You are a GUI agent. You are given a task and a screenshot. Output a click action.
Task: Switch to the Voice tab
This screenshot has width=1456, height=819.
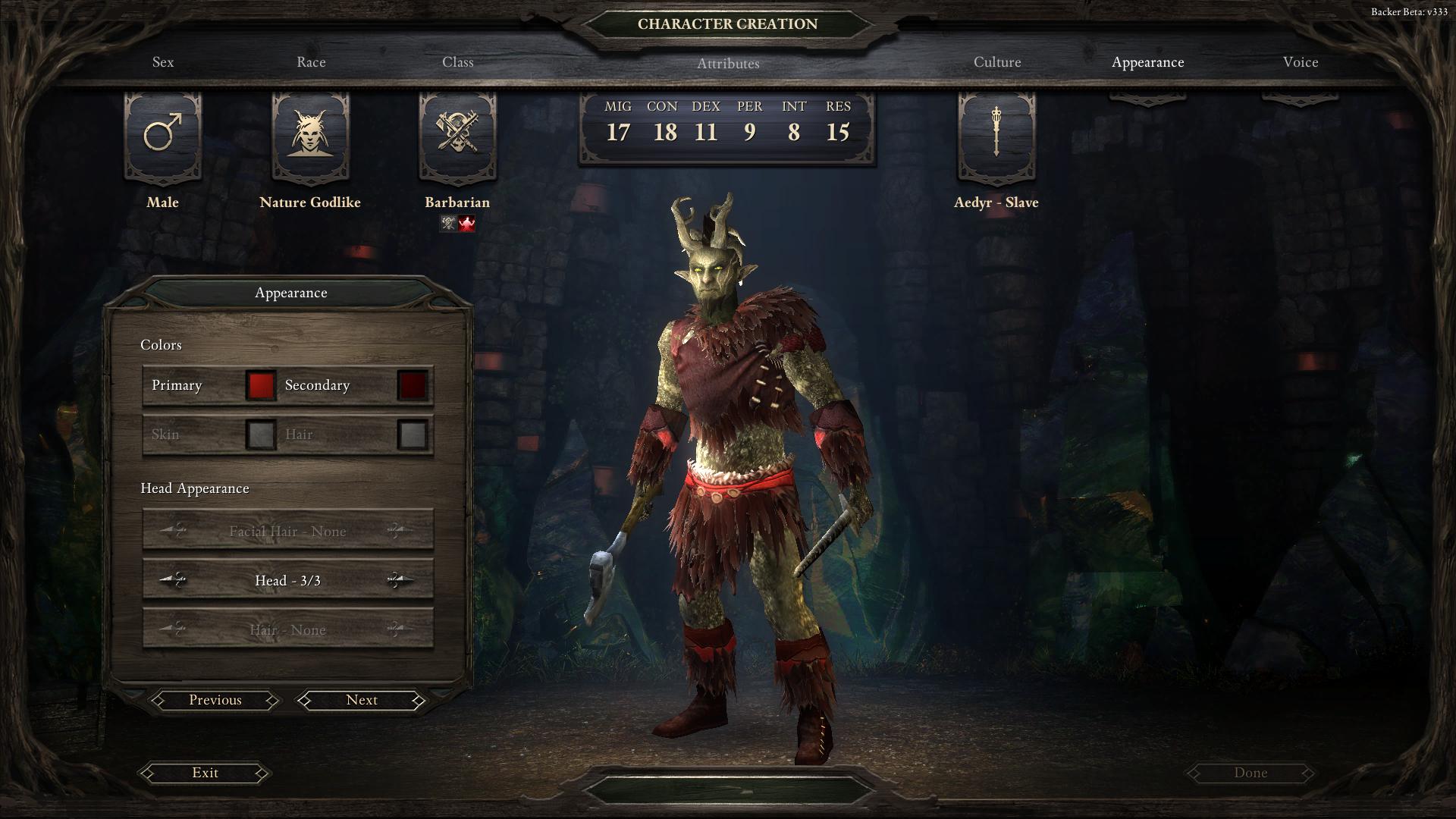click(1301, 62)
